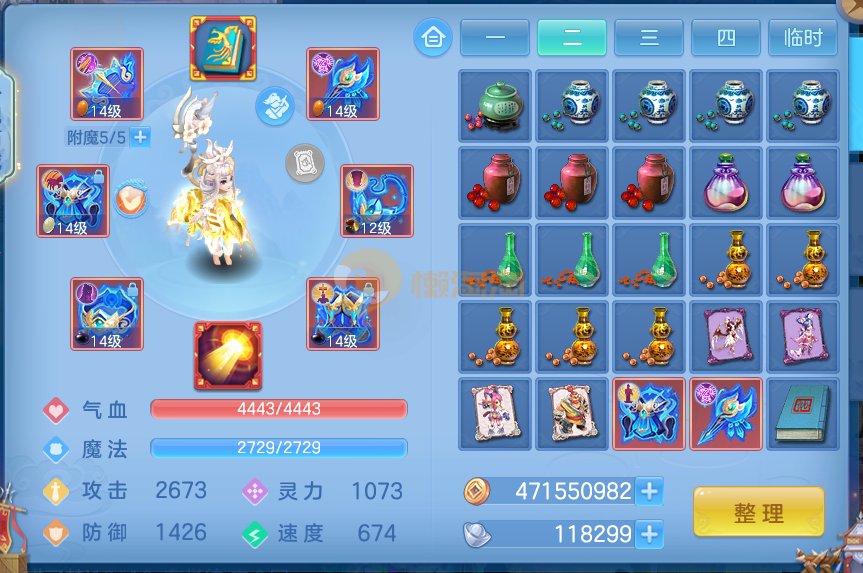Image resolution: width=863 pixels, height=573 pixels.
Task: Tap the plus next to 附魔5/5
Action: tap(140, 138)
